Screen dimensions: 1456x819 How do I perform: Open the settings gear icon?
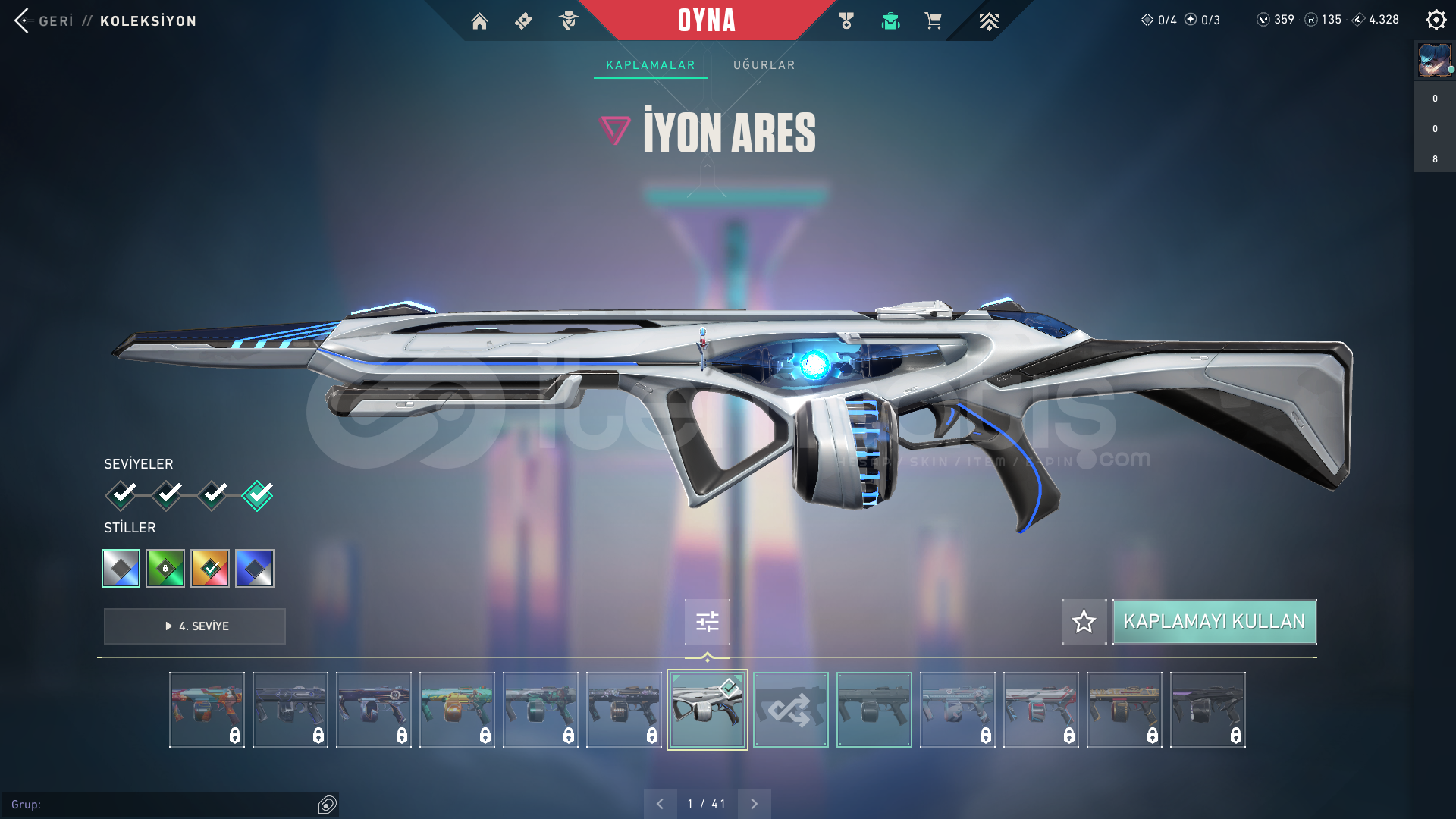1436,20
